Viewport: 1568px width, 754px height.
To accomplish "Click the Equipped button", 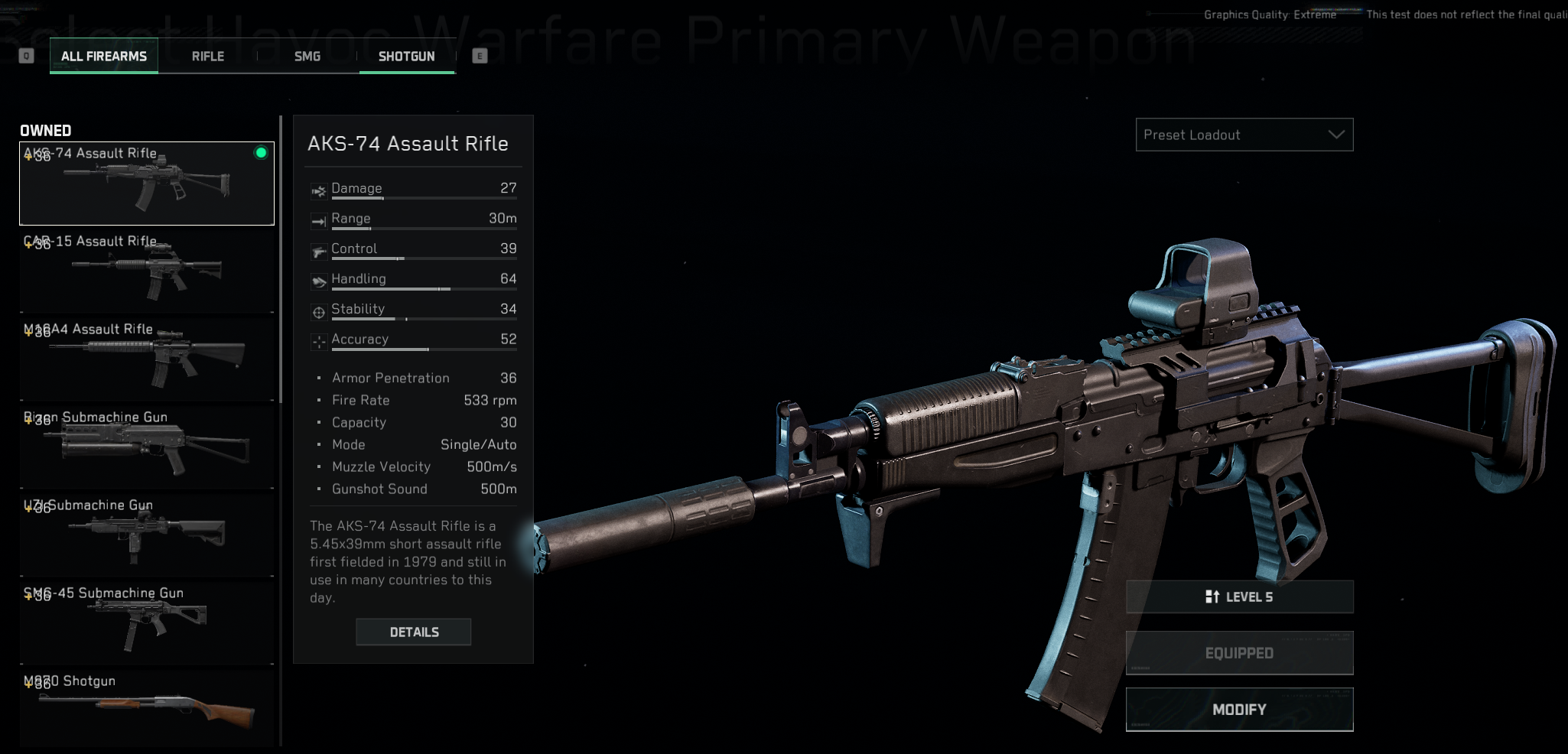I will [1239, 653].
